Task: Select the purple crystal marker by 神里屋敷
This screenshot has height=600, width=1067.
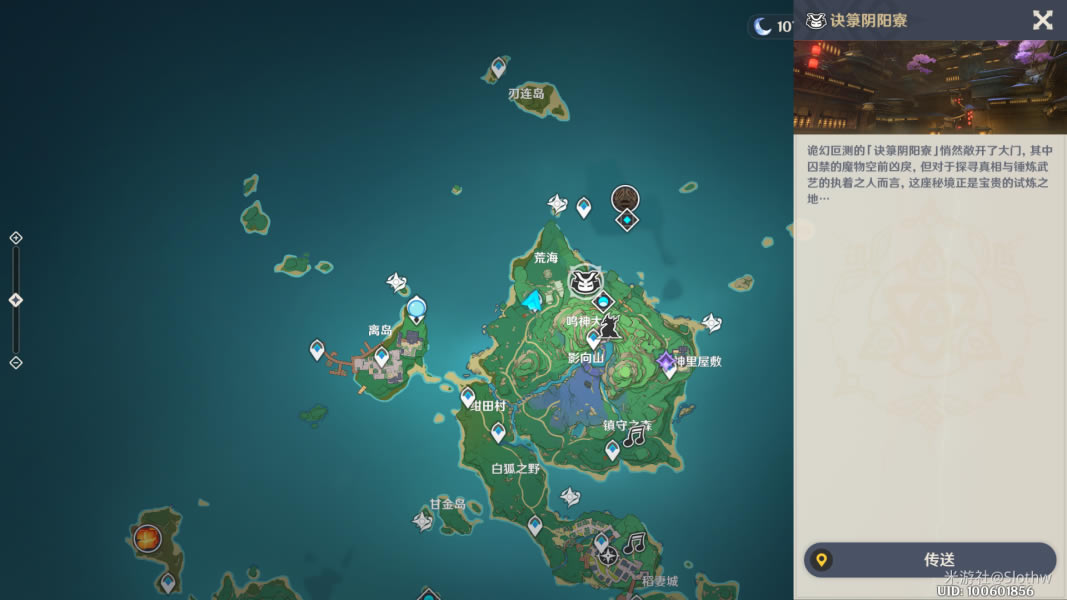Action: point(666,361)
